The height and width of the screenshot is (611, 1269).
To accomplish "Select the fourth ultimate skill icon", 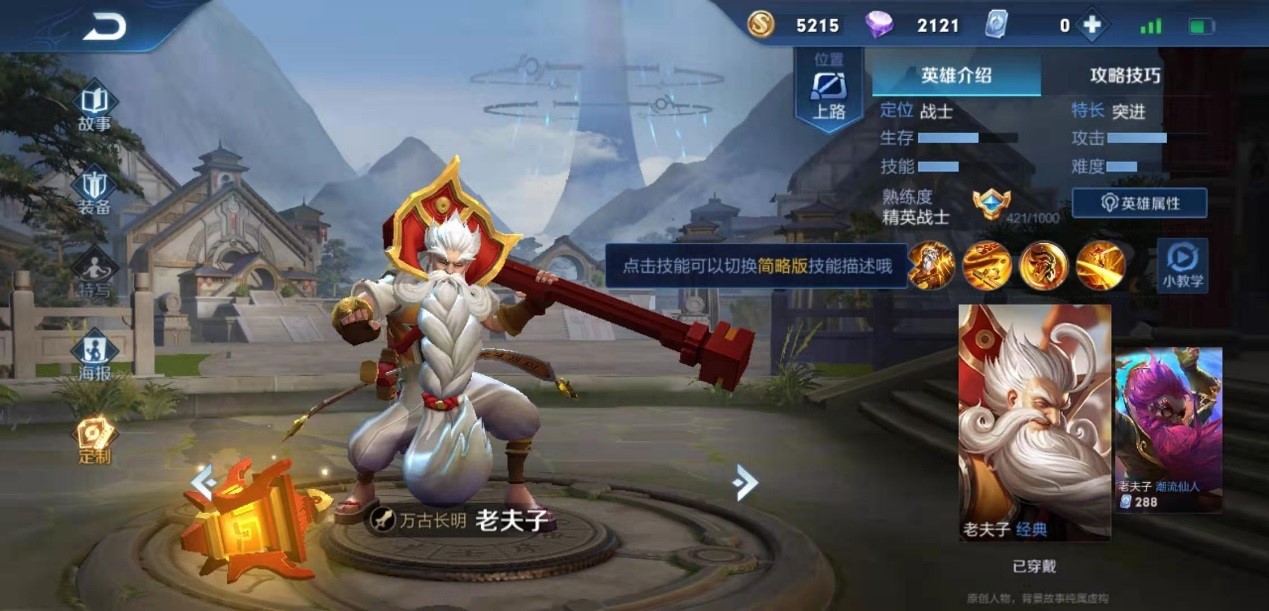I will tap(1100, 266).
